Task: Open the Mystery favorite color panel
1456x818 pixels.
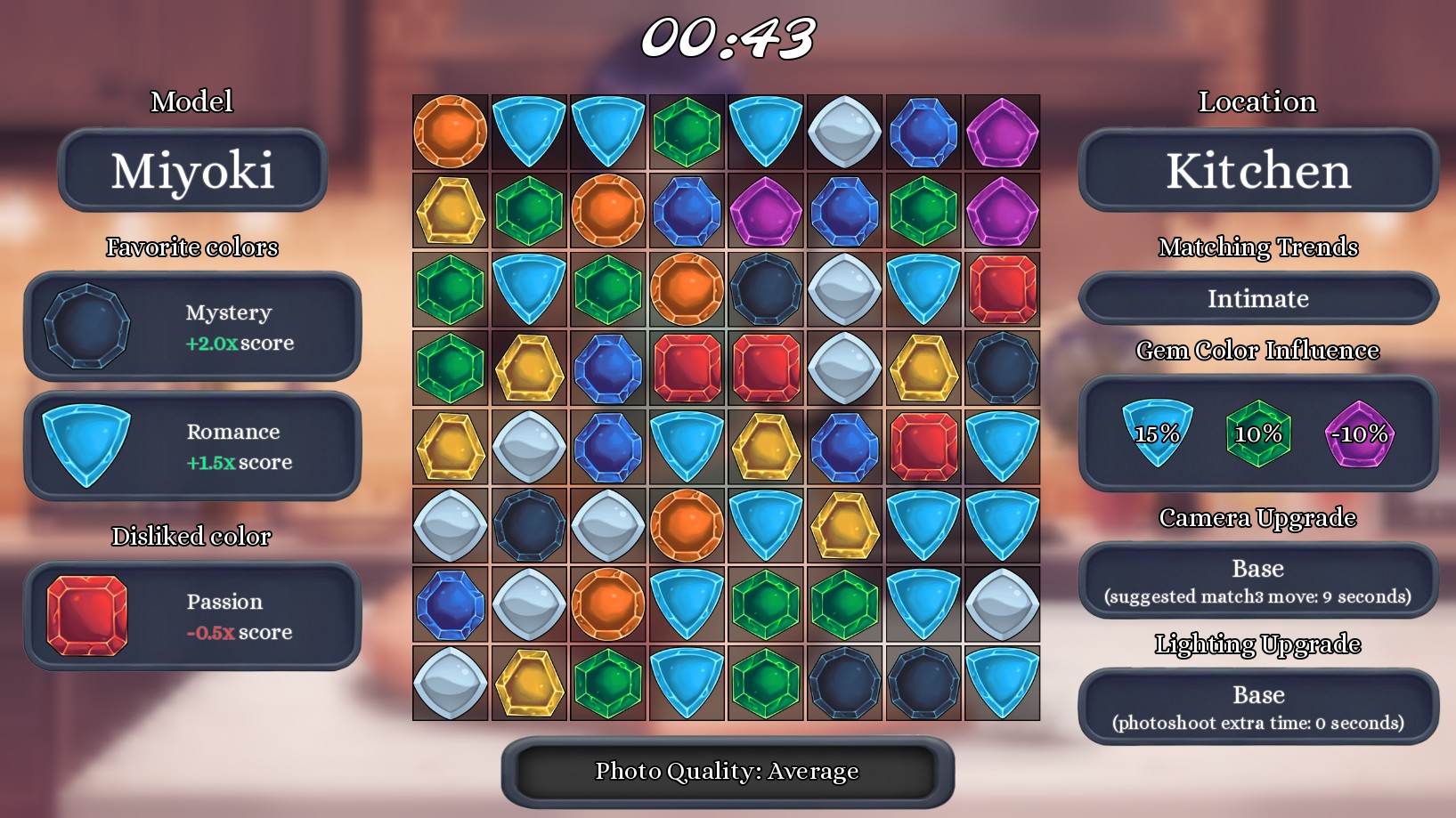Action: pos(192,327)
